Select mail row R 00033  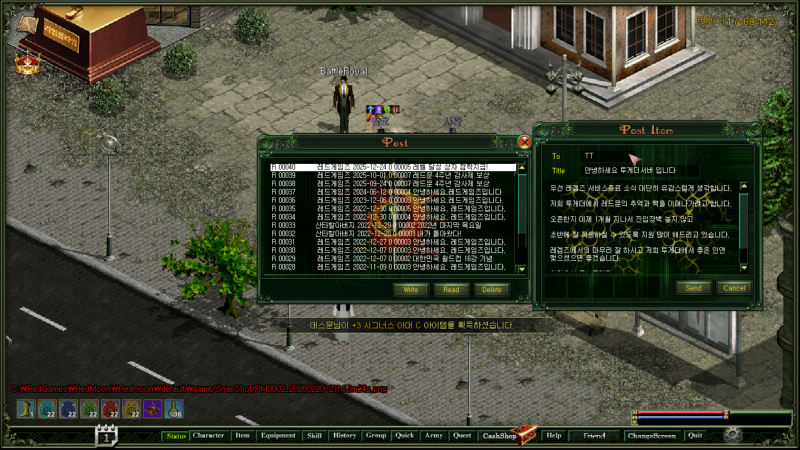click(390, 225)
